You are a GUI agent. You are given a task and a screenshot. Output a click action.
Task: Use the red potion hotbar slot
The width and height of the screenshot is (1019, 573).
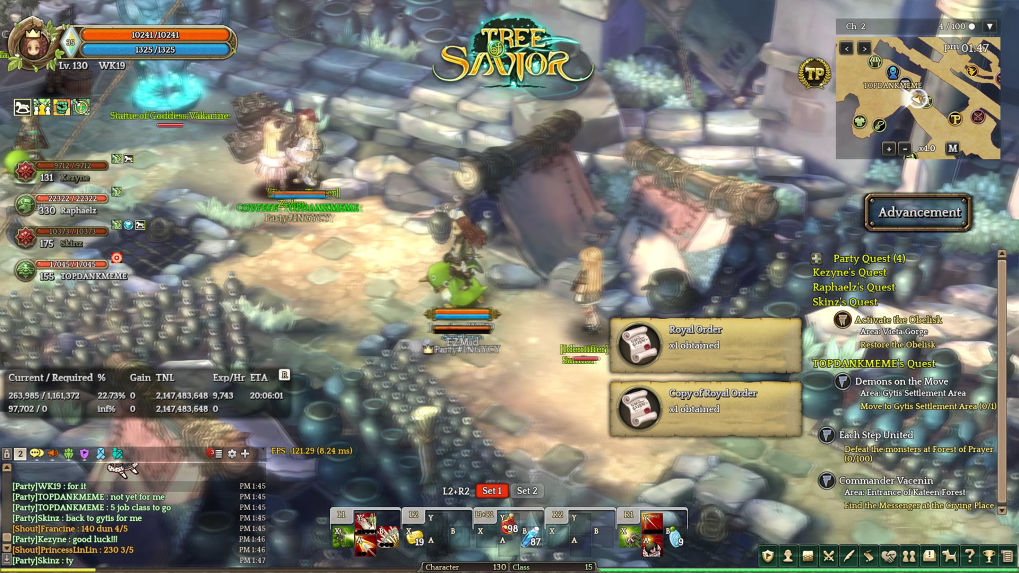point(510,526)
